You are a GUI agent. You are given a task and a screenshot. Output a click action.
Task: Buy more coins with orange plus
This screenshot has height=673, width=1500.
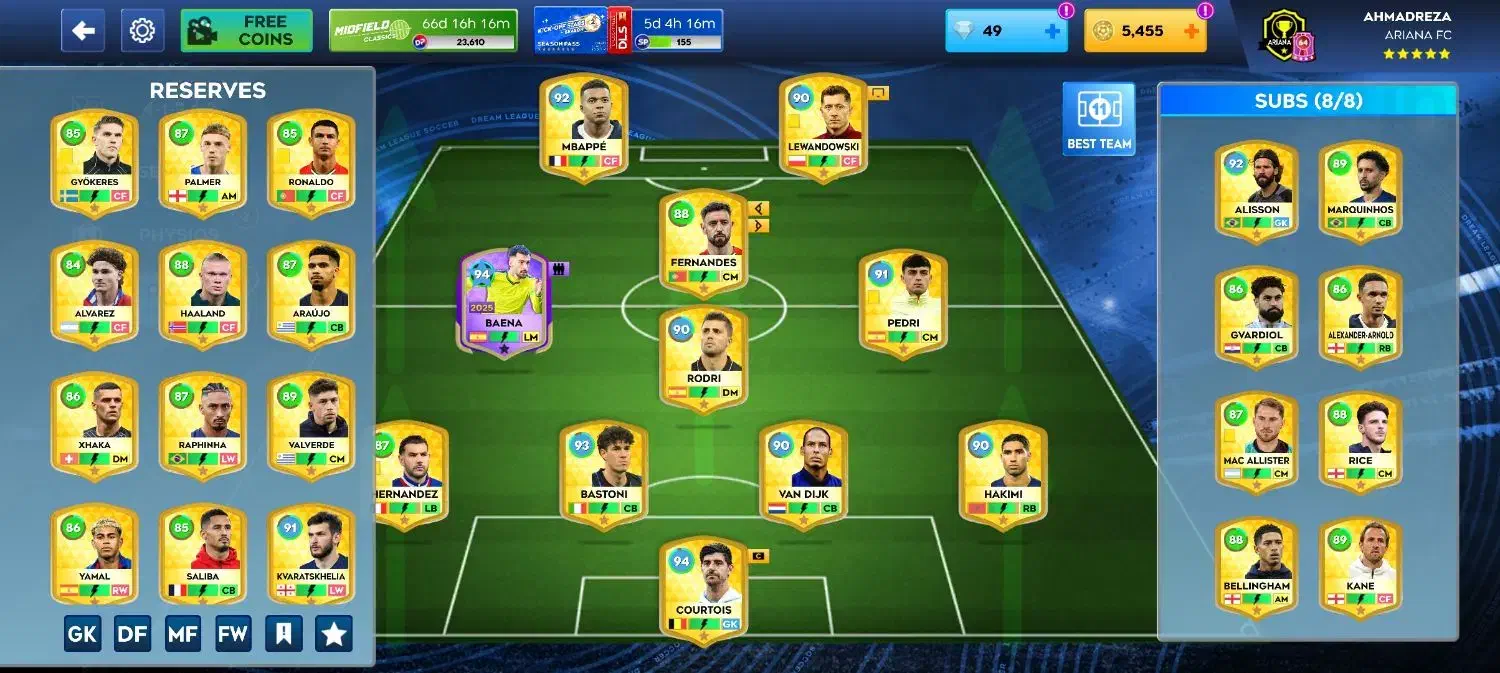[x=1191, y=31]
